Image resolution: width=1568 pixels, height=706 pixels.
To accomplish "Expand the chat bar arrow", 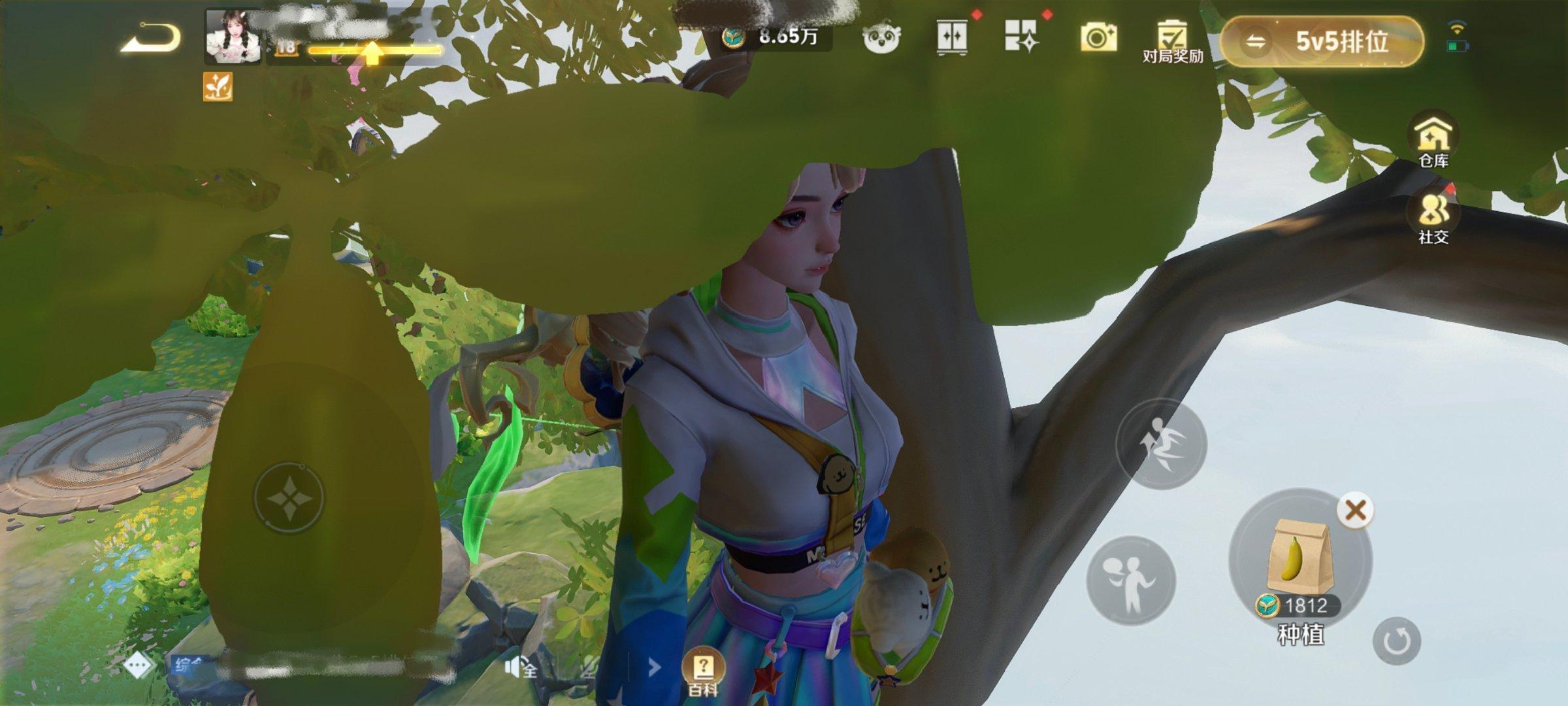I will 653,667.
